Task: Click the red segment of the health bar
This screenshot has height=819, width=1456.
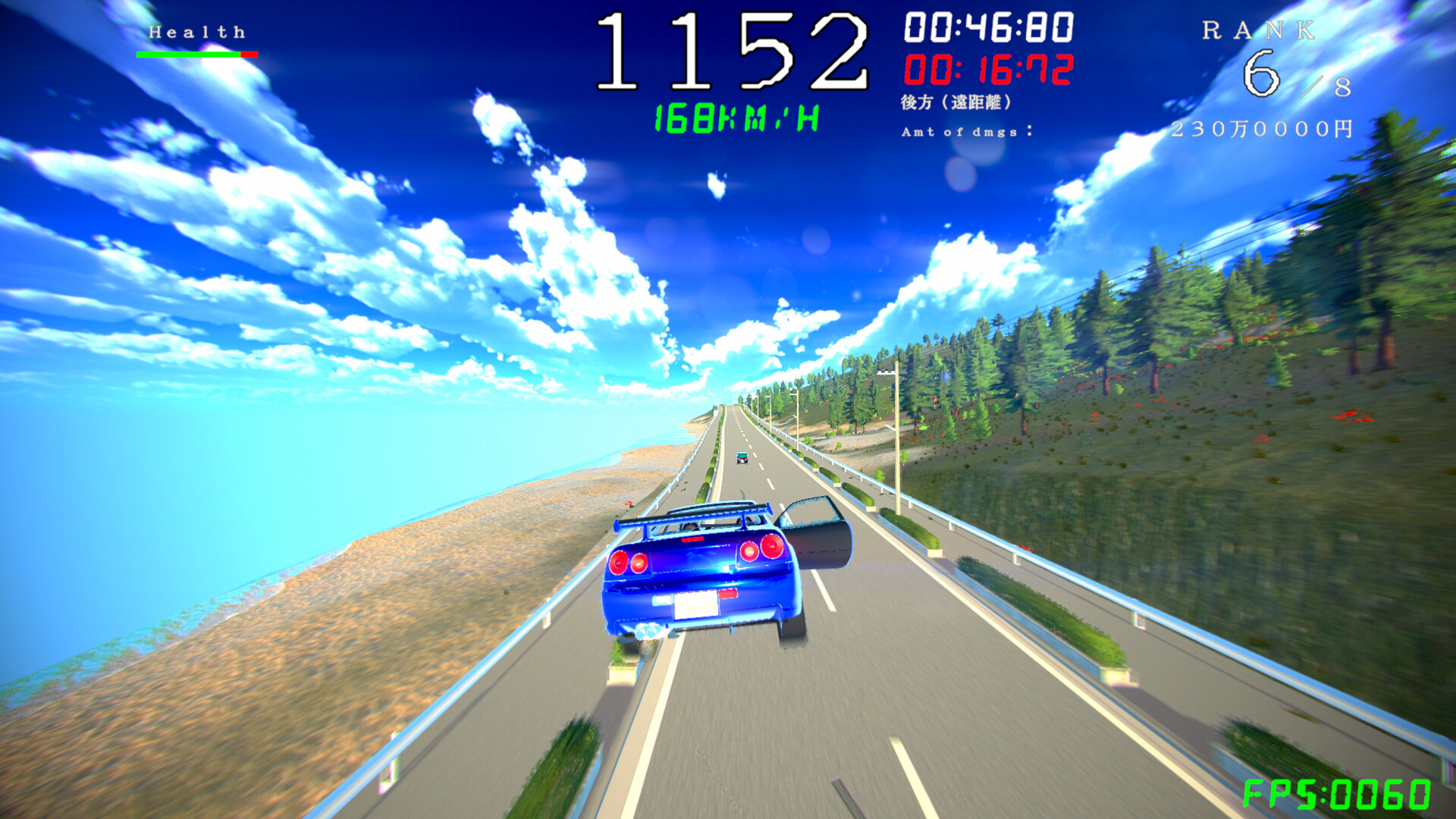Action: [x=247, y=55]
